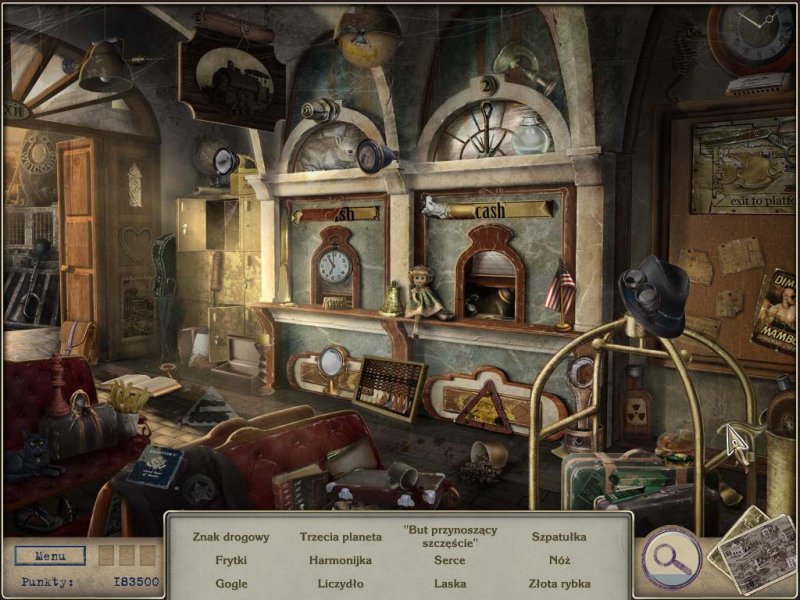This screenshot has width=800, height=600.
Task: Pick 'Gogle' in the item list
Action: tap(231, 583)
